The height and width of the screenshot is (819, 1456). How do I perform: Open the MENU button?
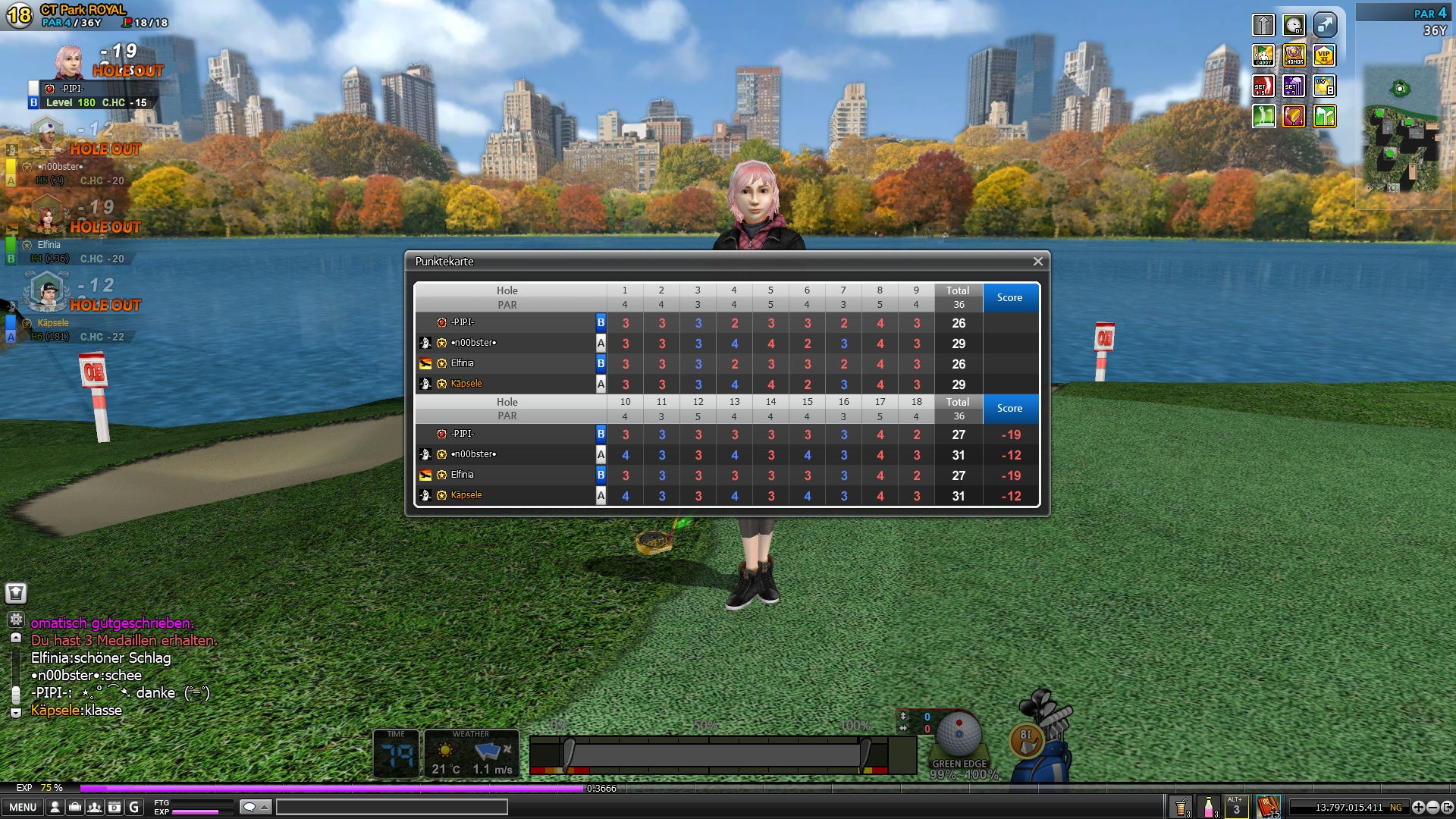tap(23, 807)
